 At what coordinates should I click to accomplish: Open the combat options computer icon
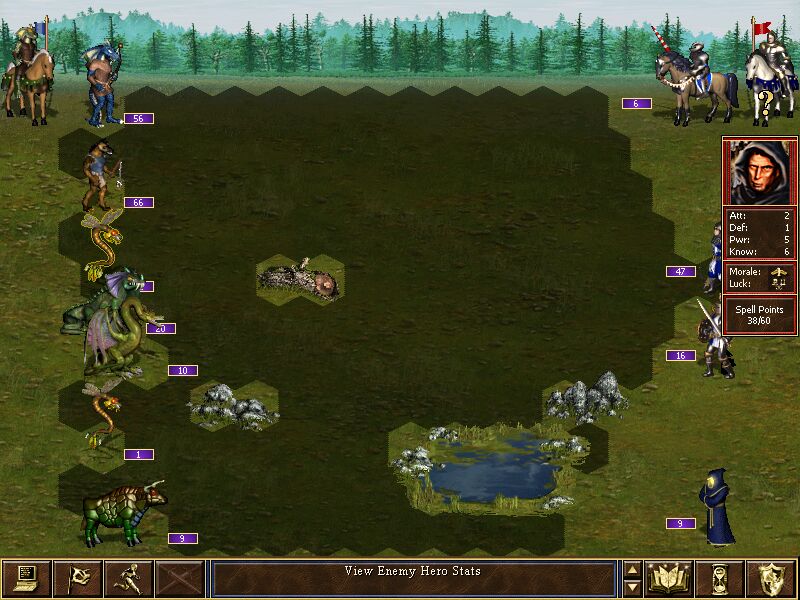(x=26, y=578)
